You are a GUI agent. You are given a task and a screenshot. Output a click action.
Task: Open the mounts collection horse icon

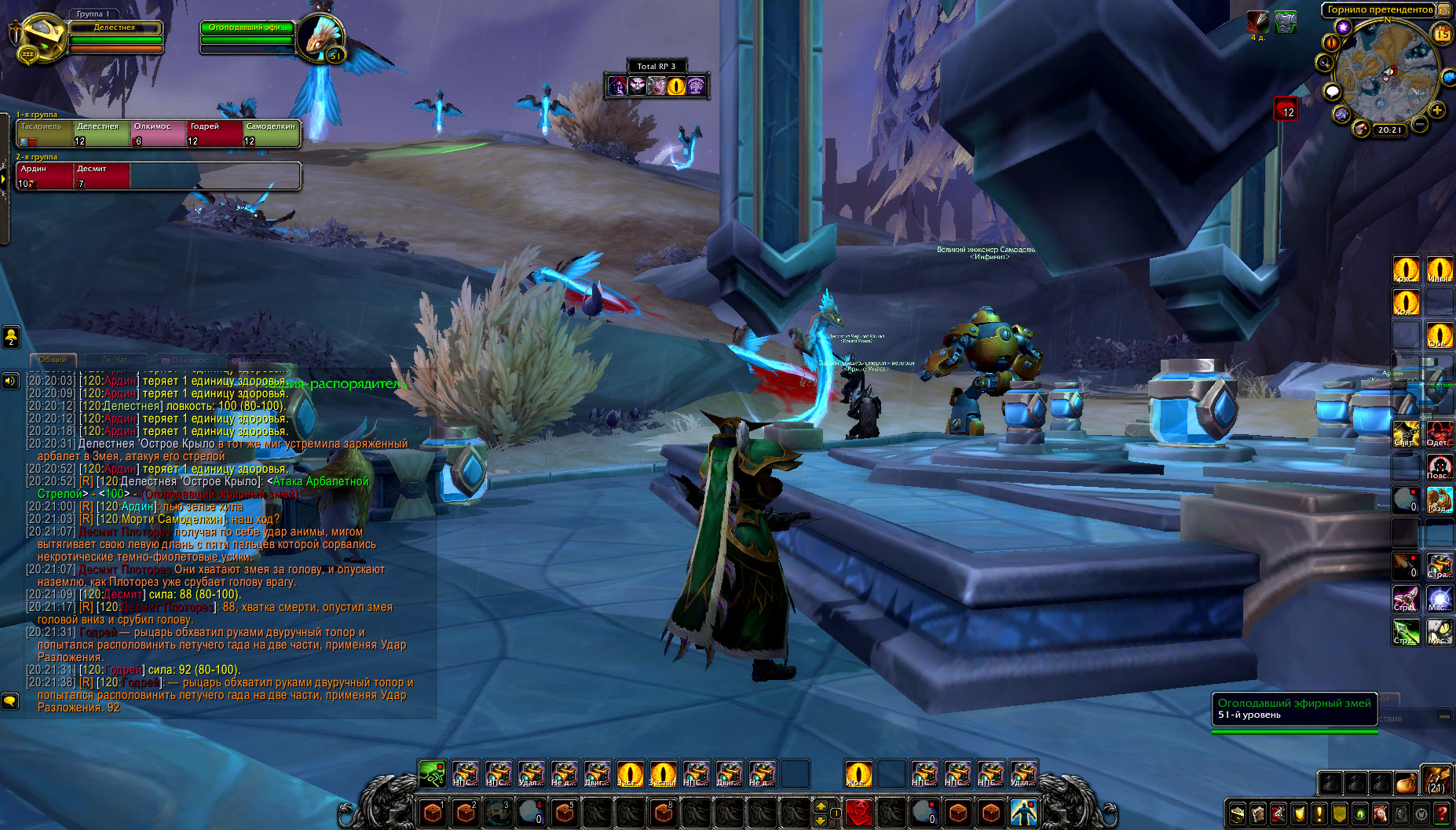point(1381,814)
